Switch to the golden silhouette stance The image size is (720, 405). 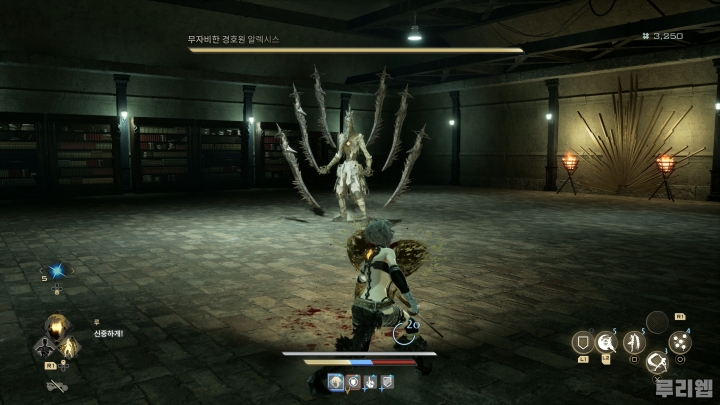coord(68,348)
